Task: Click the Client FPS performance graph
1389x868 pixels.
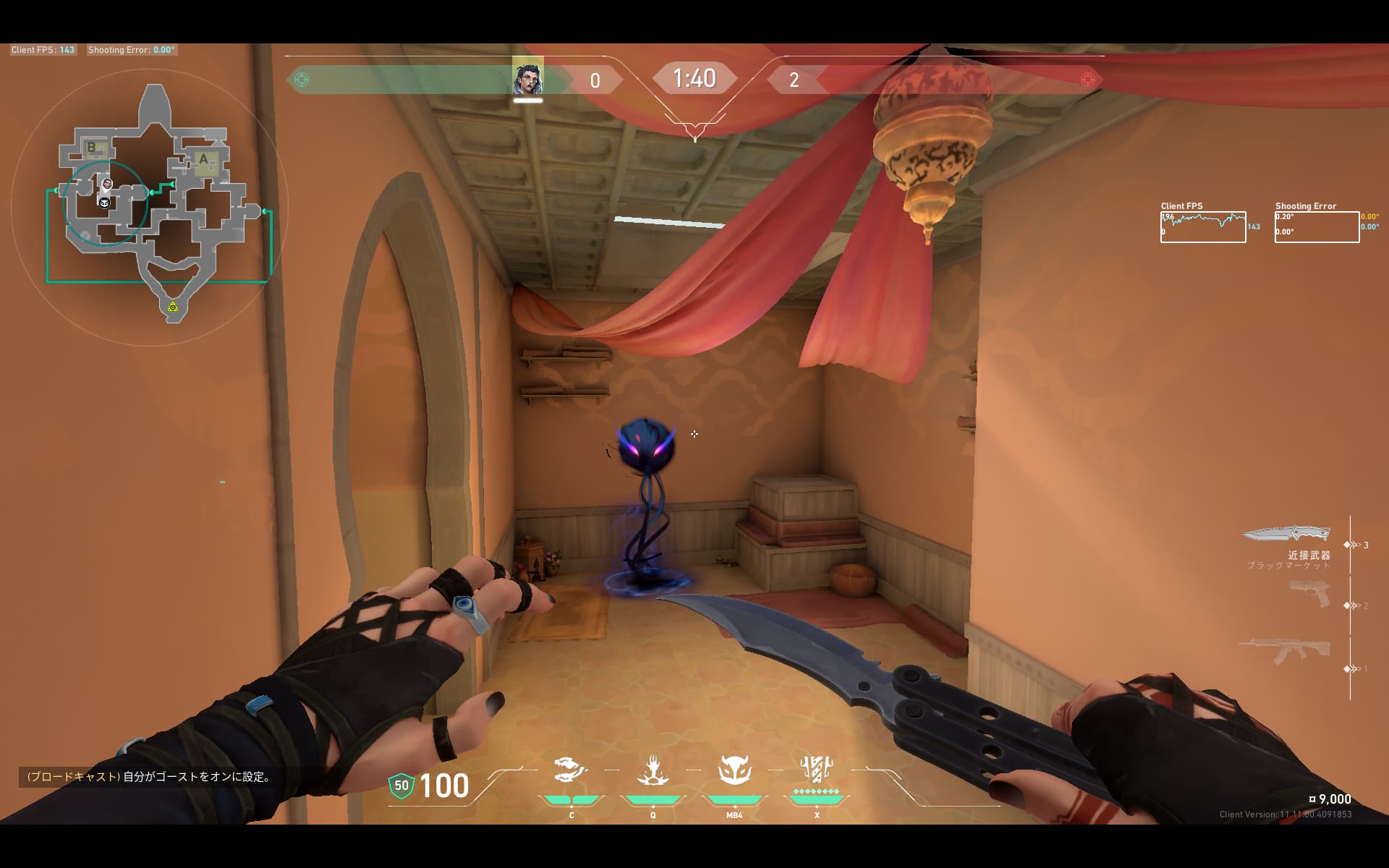Action: pos(1202,227)
